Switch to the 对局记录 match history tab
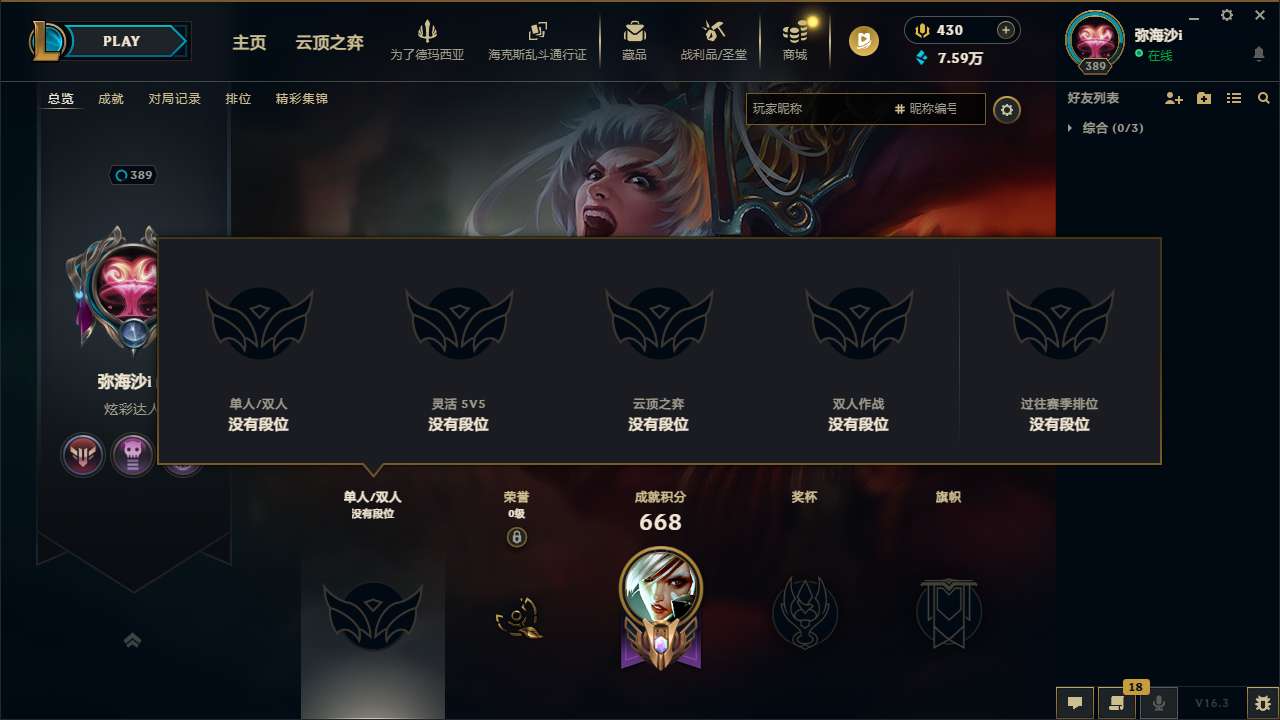Viewport: 1280px width, 720px height. 175,98
